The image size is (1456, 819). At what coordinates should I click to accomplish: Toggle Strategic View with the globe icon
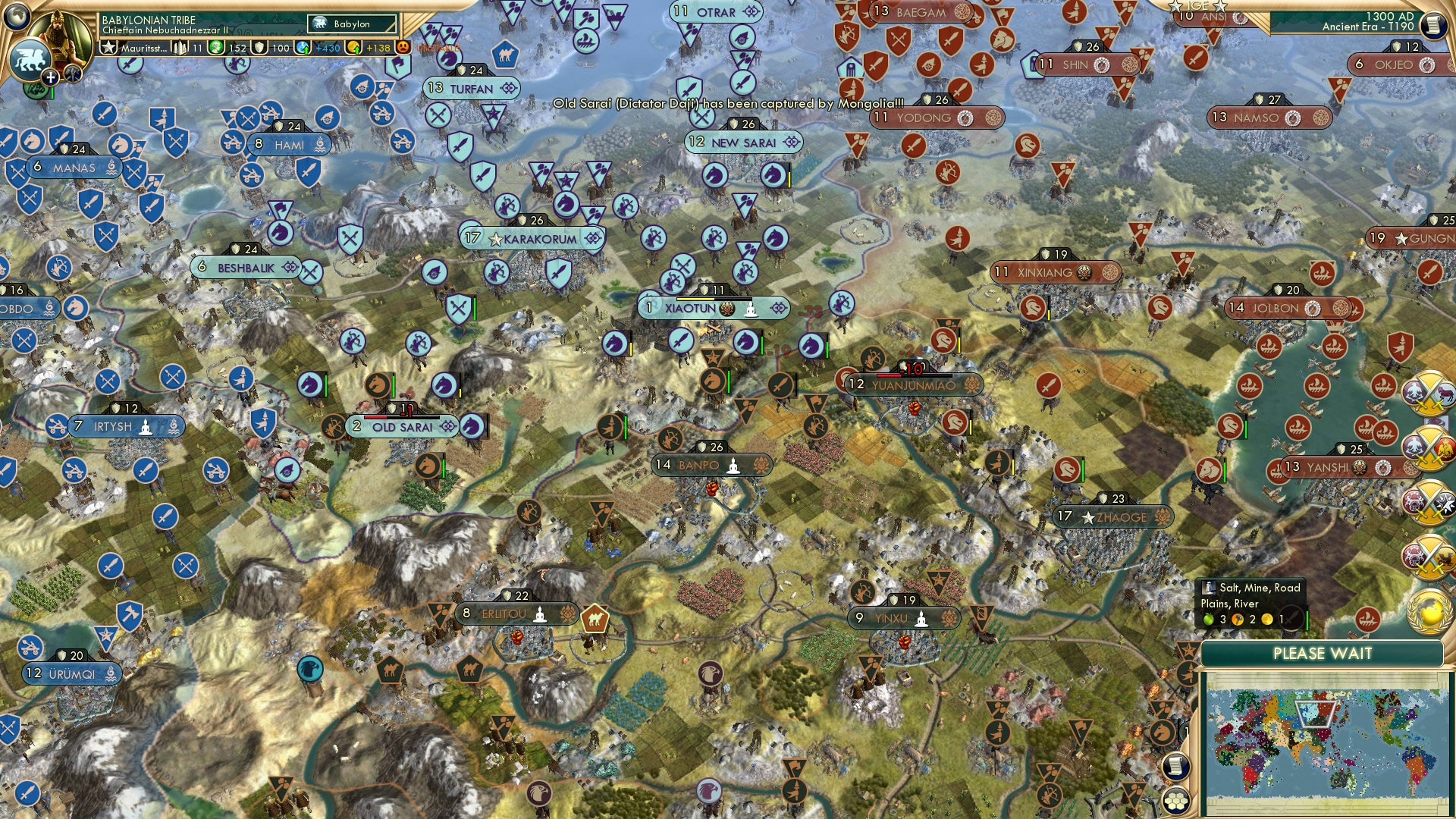point(15,18)
